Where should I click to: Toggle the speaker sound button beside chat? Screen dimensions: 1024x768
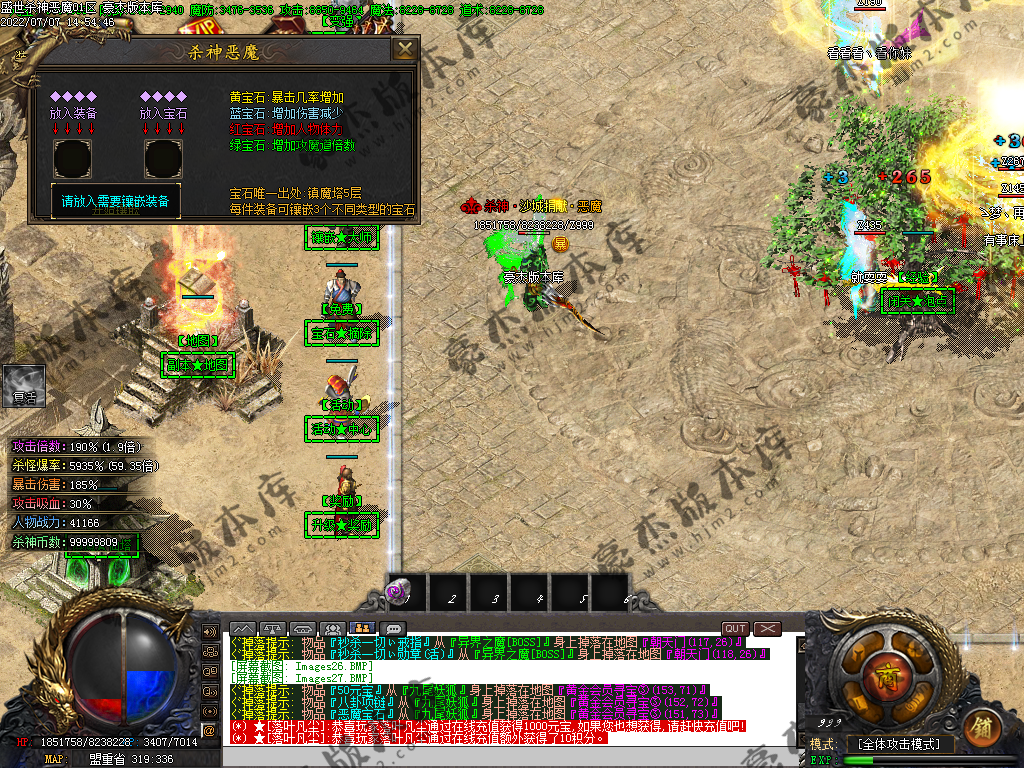tap(210, 632)
